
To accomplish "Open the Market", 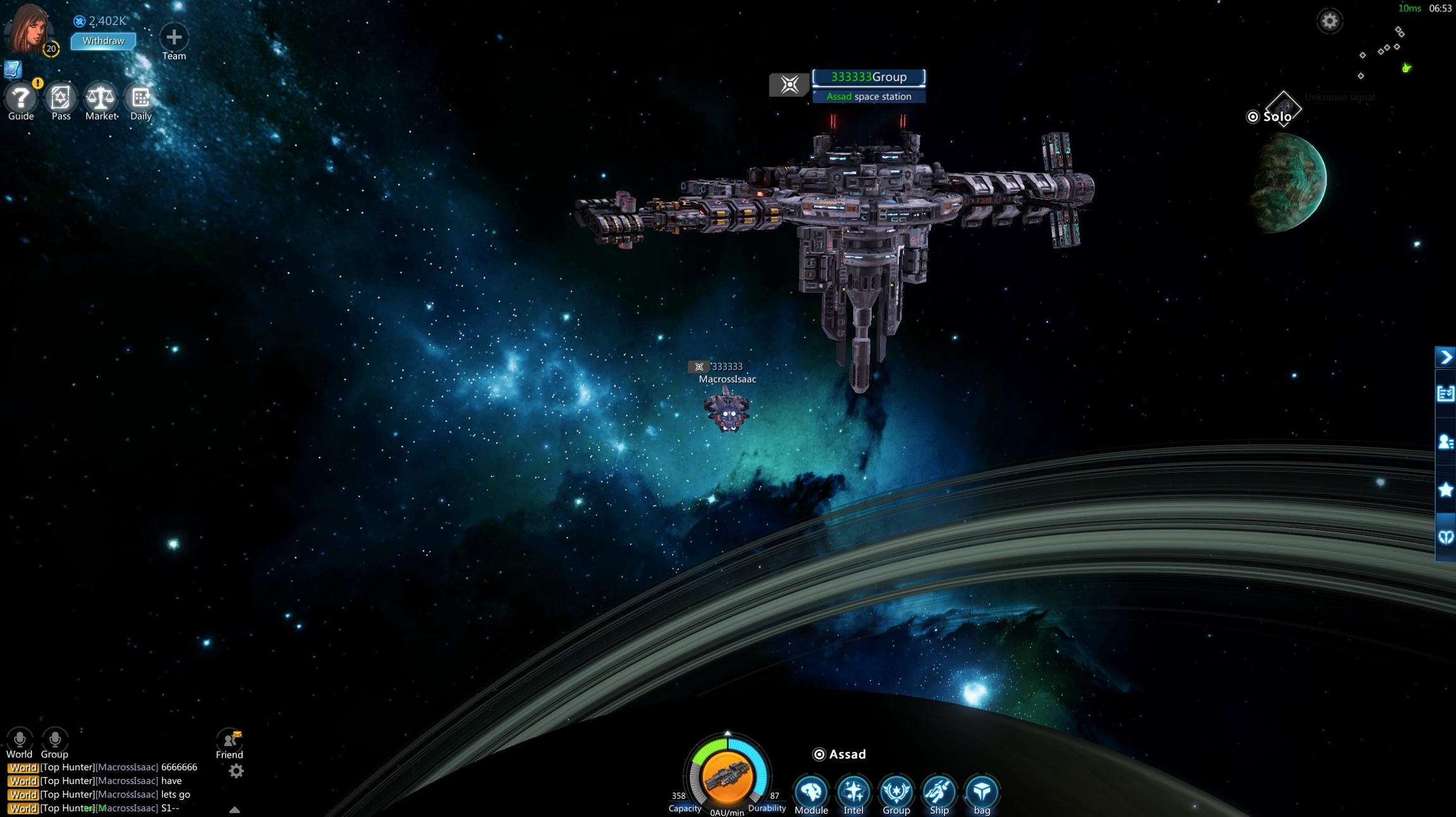I will [x=100, y=98].
